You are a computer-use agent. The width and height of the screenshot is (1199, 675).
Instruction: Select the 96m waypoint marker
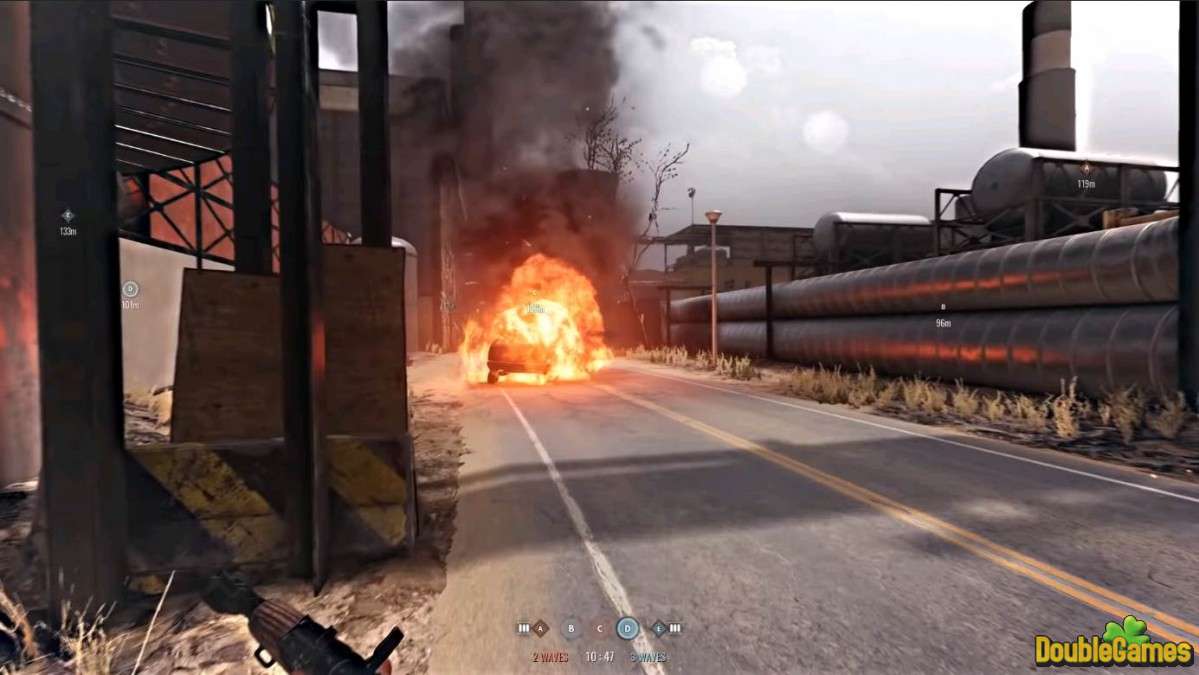[x=943, y=308]
